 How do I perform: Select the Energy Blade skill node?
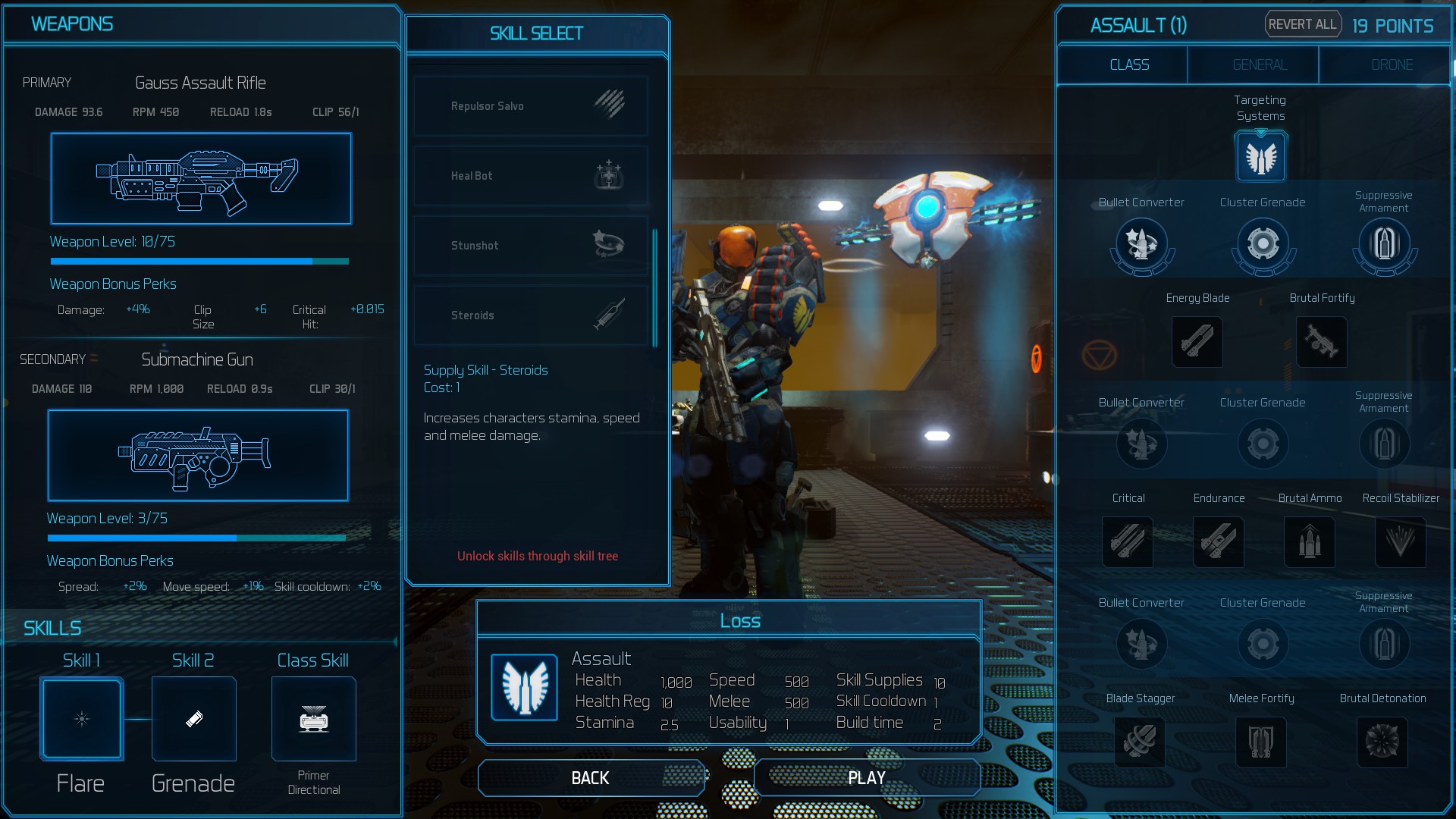pyautogui.click(x=1197, y=342)
